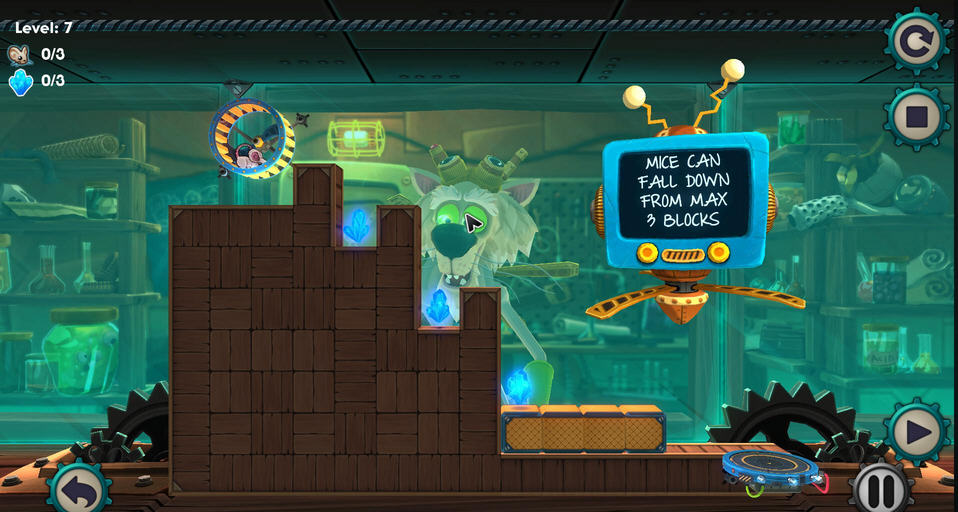The height and width of the screenshot is (512, 958).
Task: Start the simulation with the play button
Action: [916, 433]
